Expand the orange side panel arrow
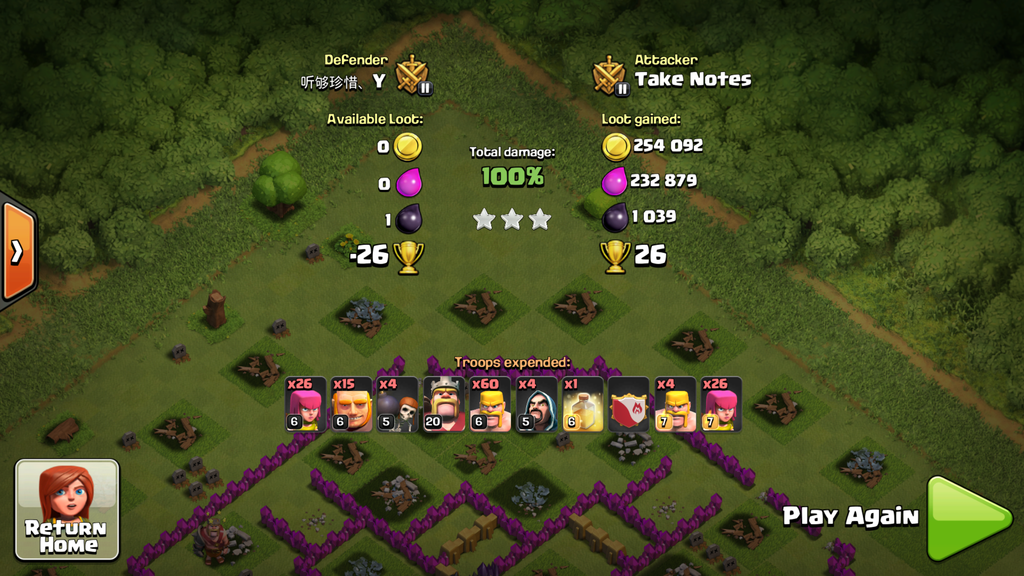Image resolution: width=1024 pixels, height=576 pixels. [x=17, y=251]
